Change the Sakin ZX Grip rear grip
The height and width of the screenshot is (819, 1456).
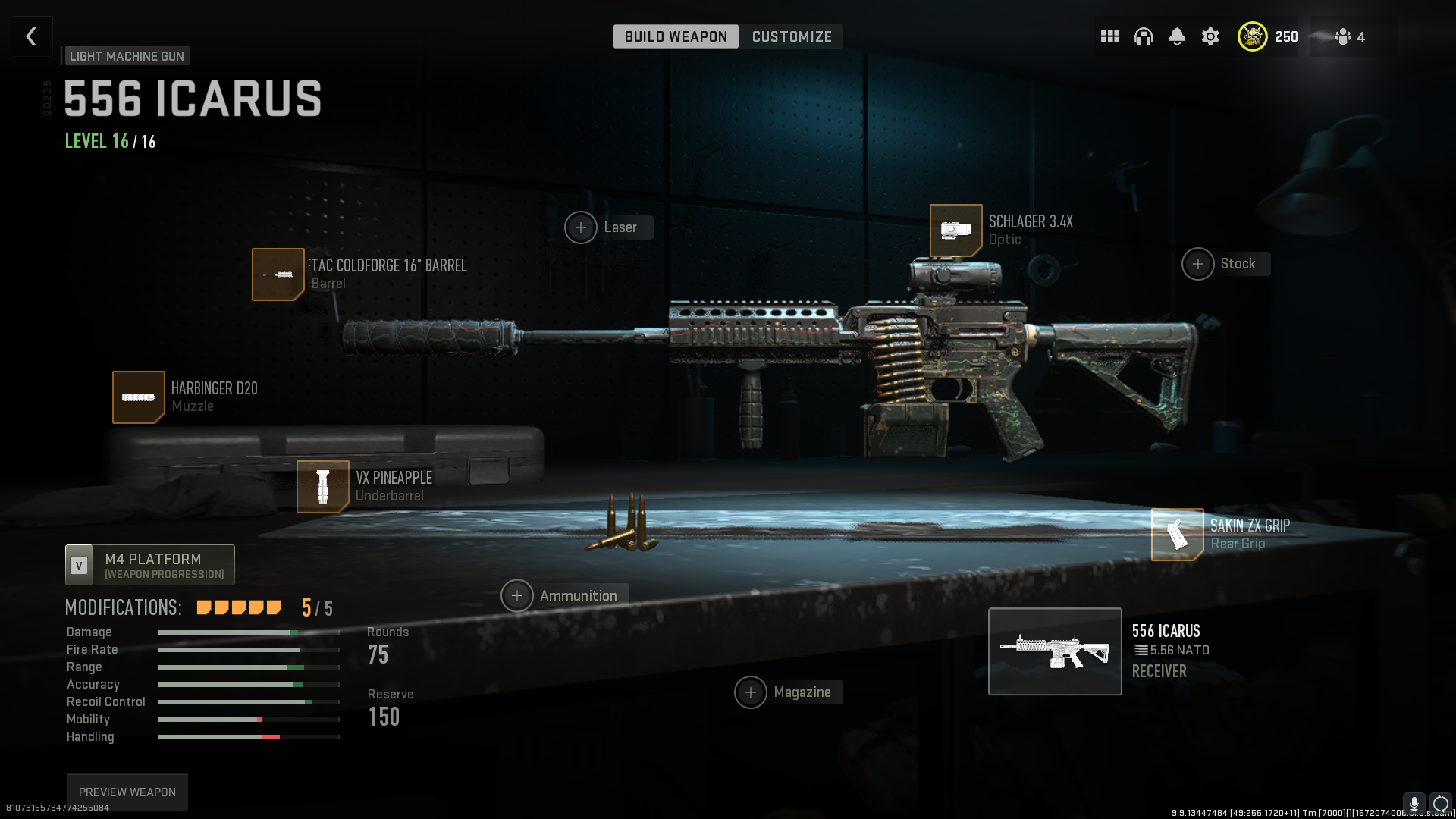coord(1177,535)
